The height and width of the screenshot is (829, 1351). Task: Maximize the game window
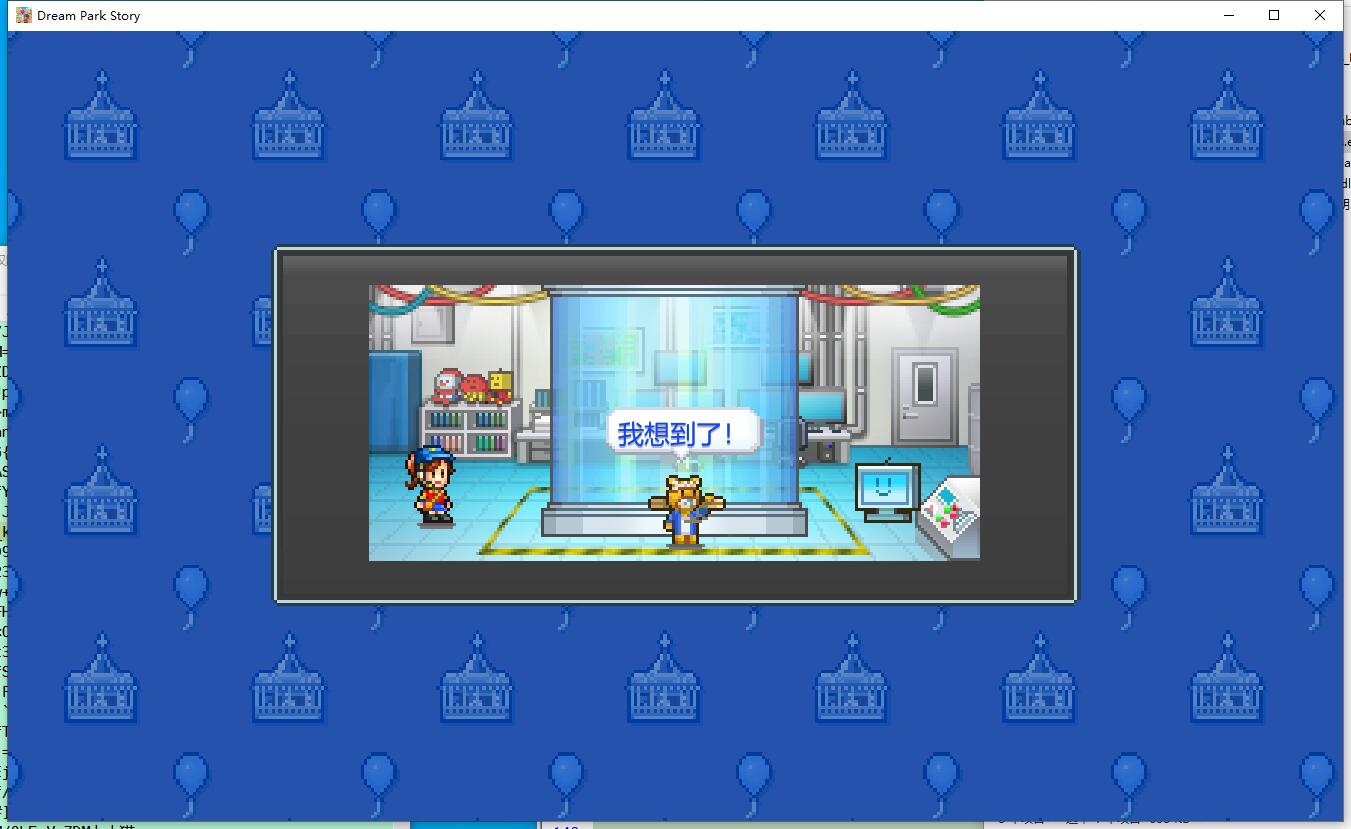tap(1274, 15)
